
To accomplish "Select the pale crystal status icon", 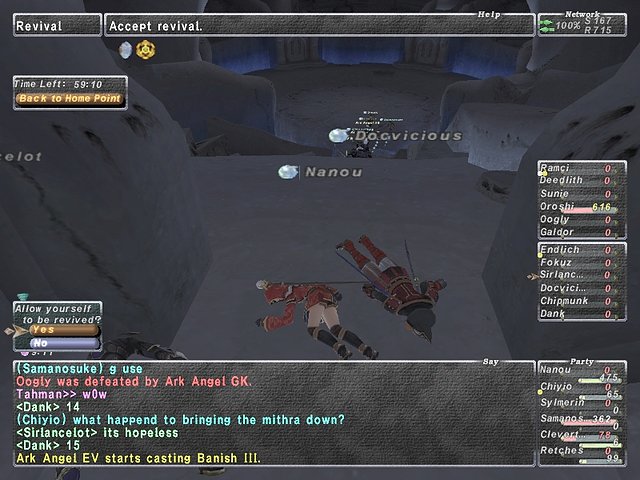I will point(125,49).
